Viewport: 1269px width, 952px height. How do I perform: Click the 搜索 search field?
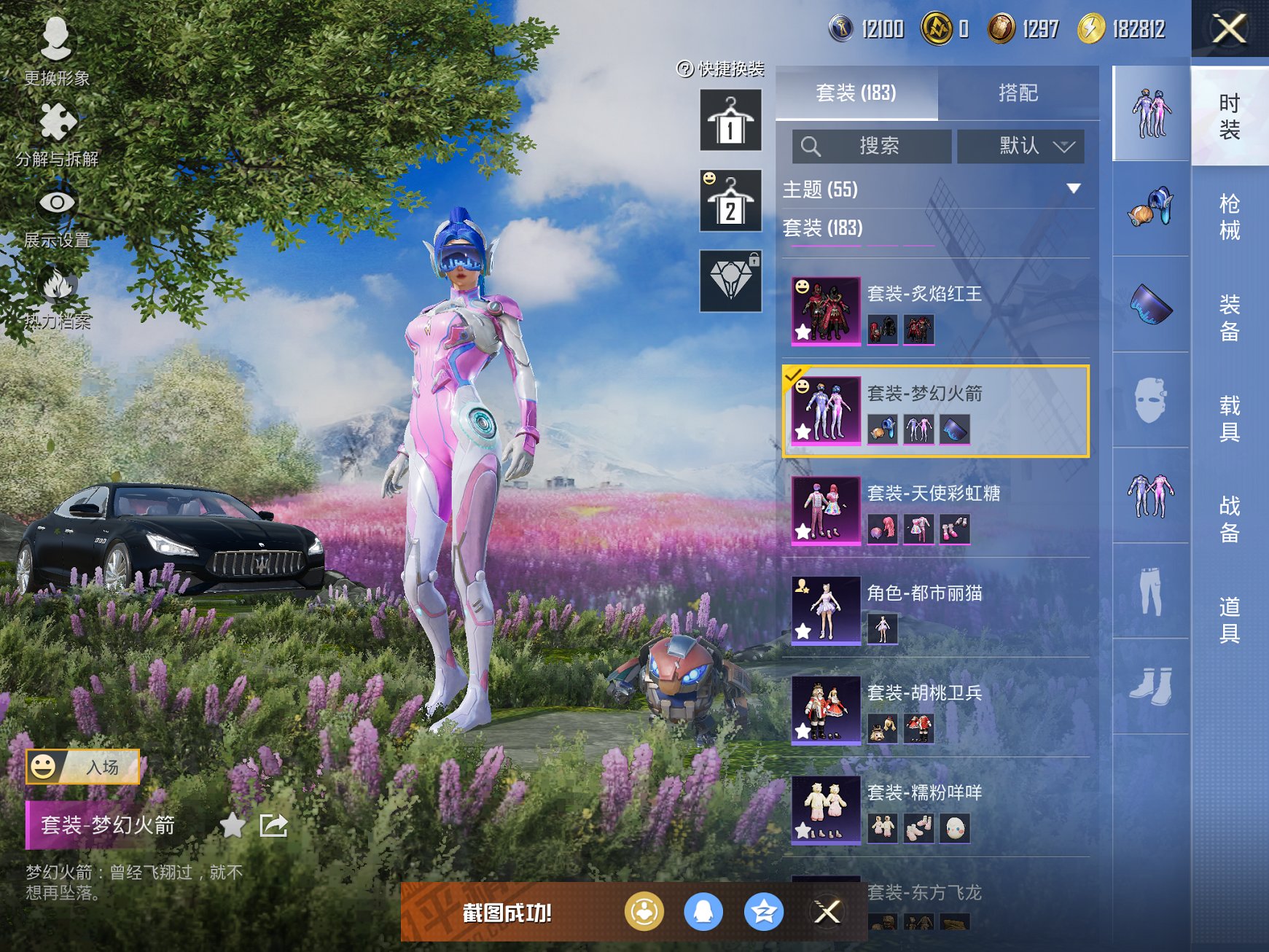tap(872, 147)
